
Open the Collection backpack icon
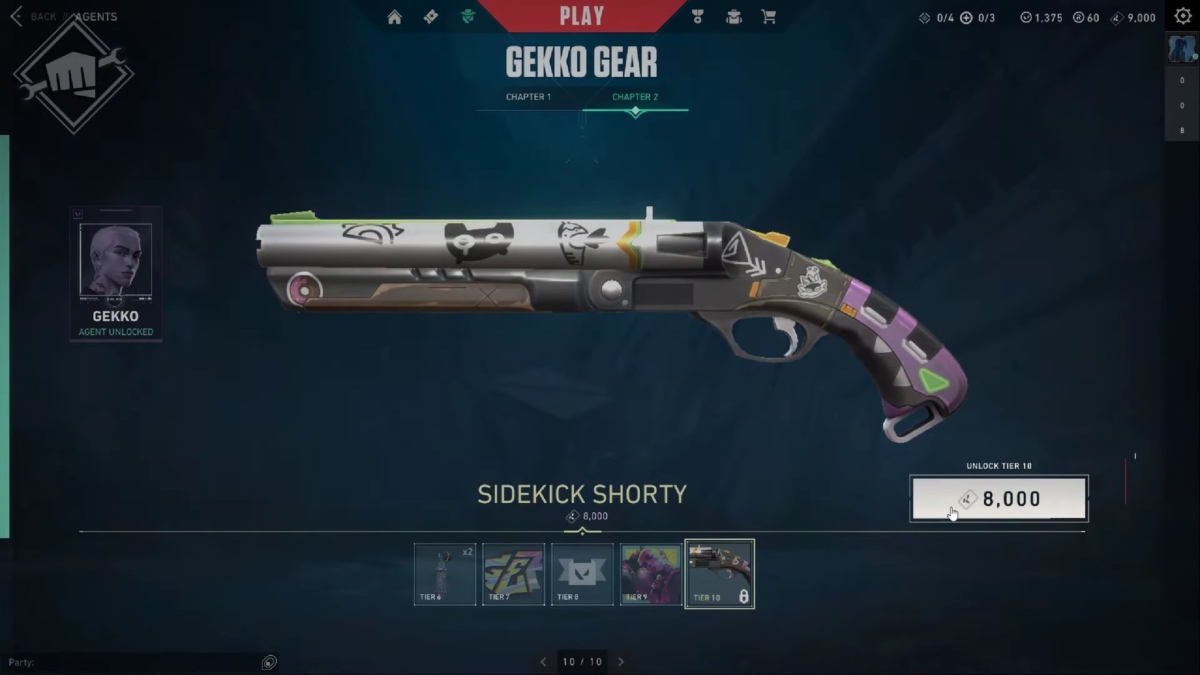pyautogui.click(x=734, y=17)
